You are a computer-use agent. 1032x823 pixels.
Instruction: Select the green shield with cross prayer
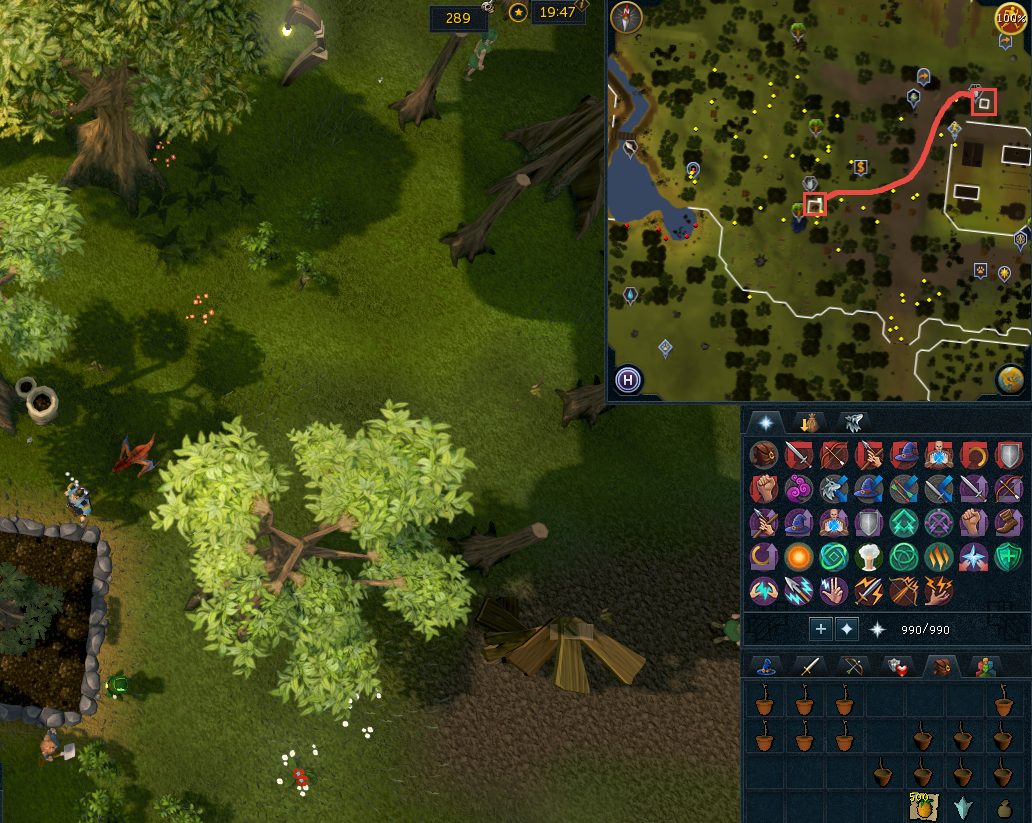click(x=1009, y=557)
